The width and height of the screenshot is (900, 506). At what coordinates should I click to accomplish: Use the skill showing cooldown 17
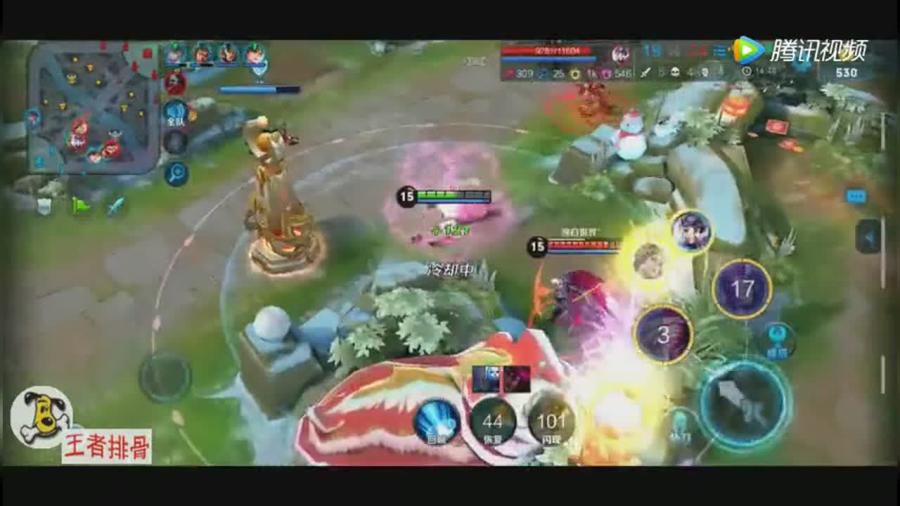pos(741,289)
